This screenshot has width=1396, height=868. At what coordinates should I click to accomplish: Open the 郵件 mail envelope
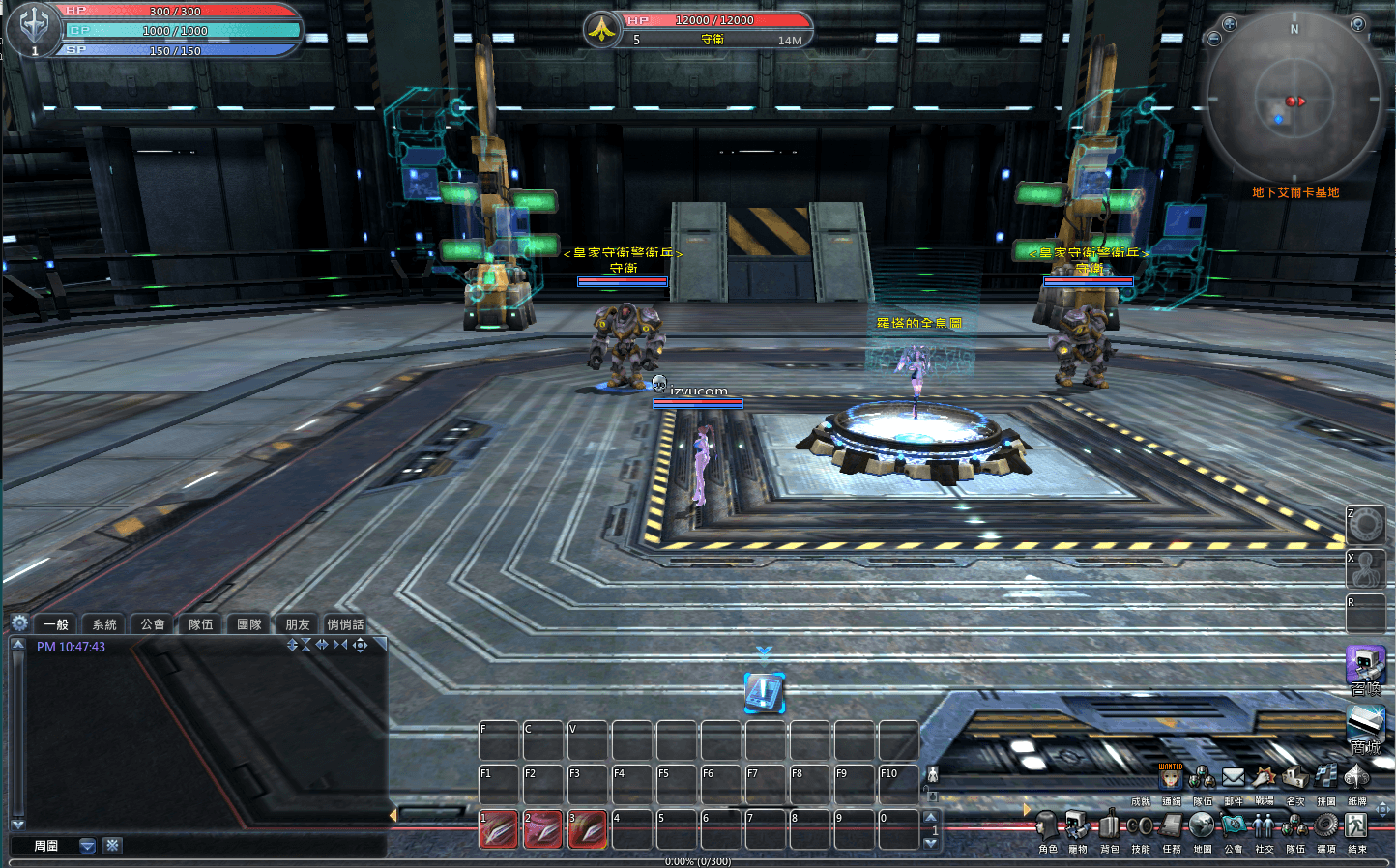pos(1234,777)
